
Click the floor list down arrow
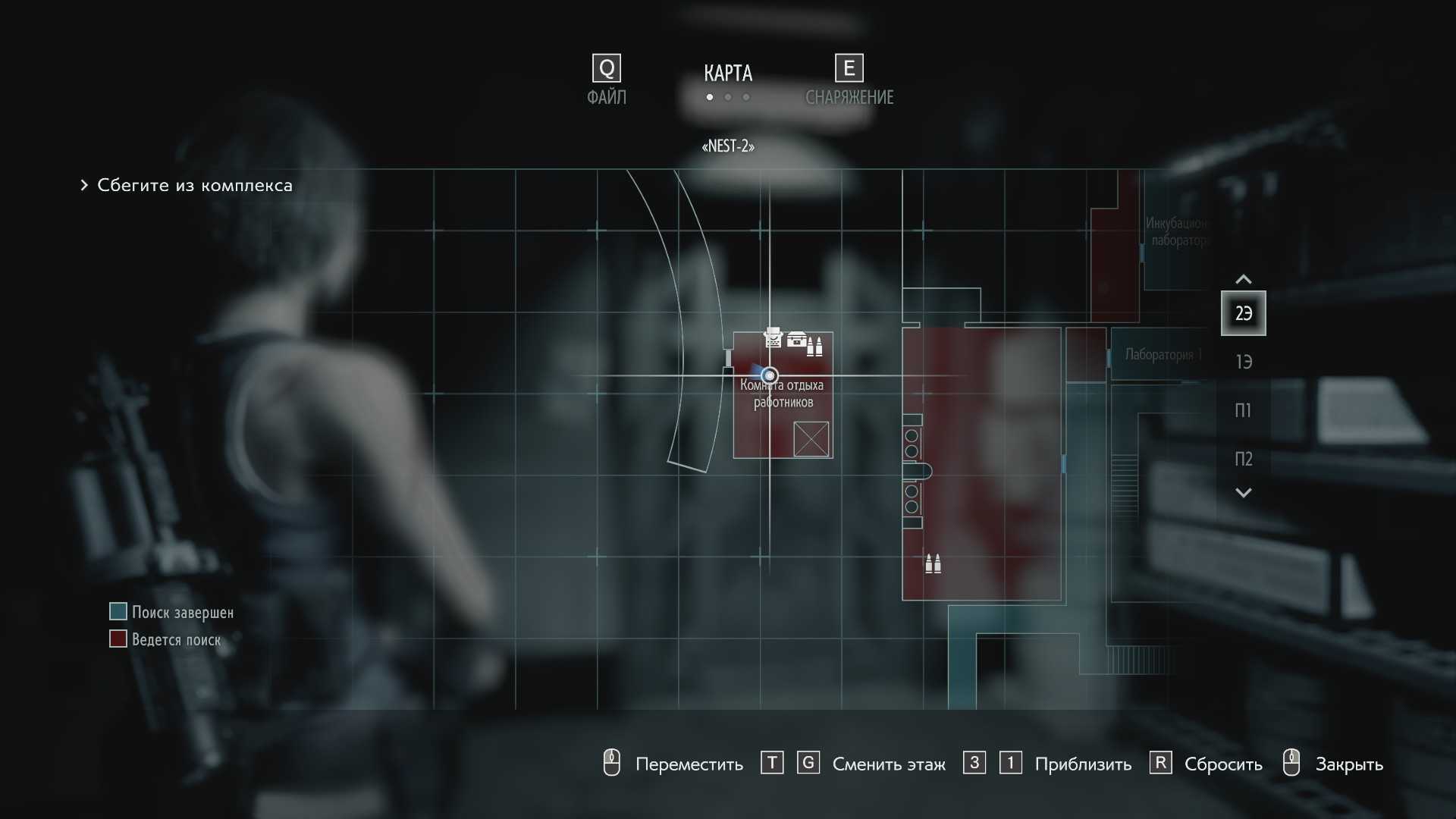(1243, 493)
